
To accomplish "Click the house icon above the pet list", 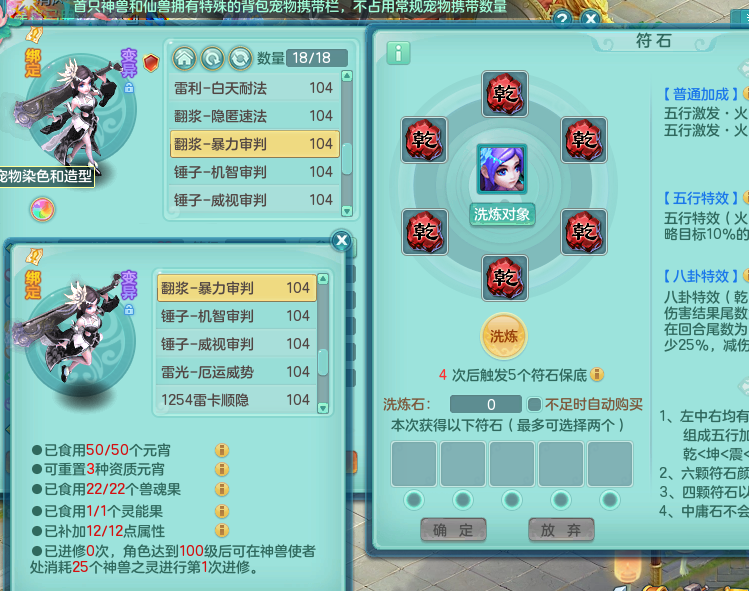I will click(184, 57).
